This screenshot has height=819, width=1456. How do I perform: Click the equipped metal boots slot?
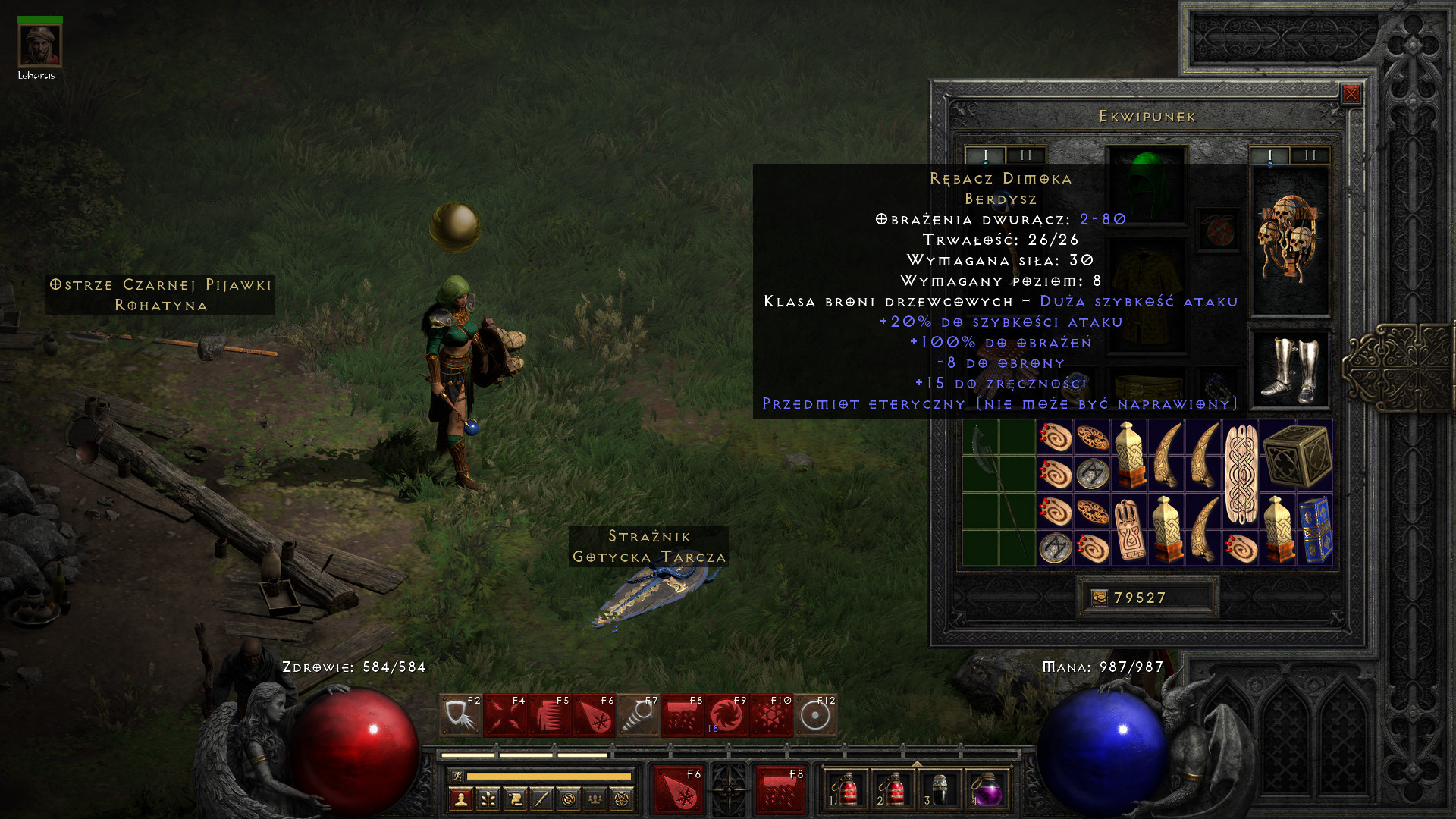coord(1289,370)
